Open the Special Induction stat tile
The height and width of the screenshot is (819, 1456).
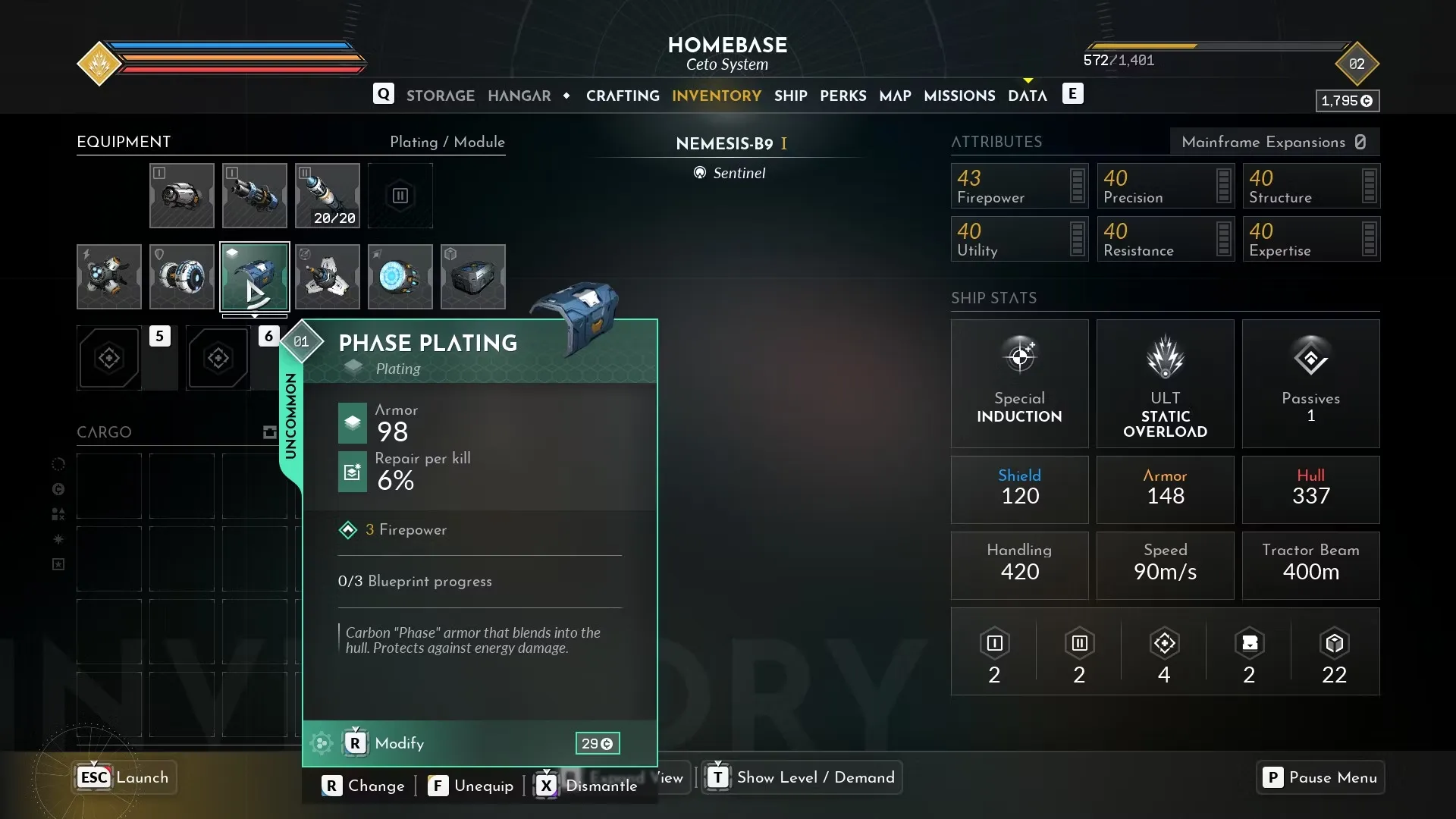pyautogui.click(x=1019, y=383)
